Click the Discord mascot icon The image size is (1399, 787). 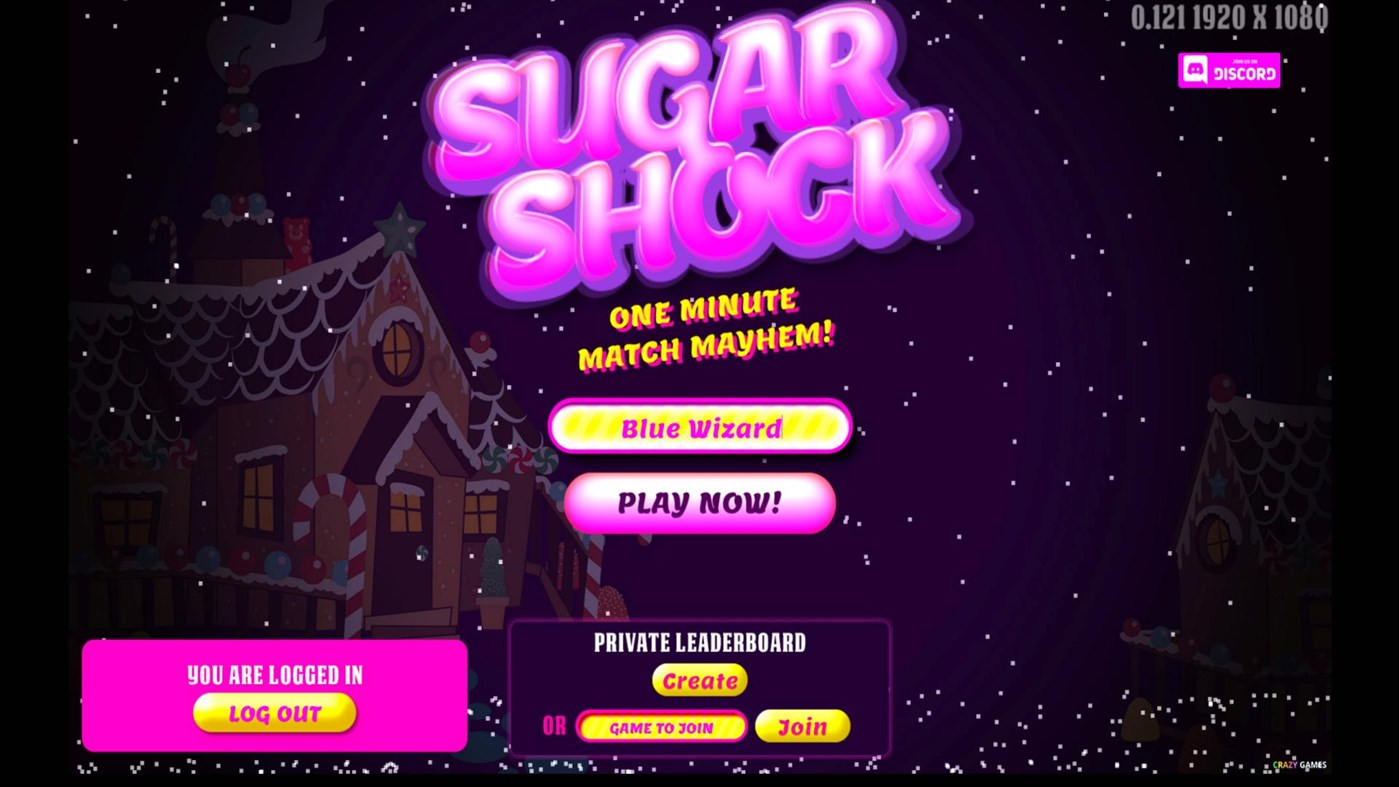1194,69
